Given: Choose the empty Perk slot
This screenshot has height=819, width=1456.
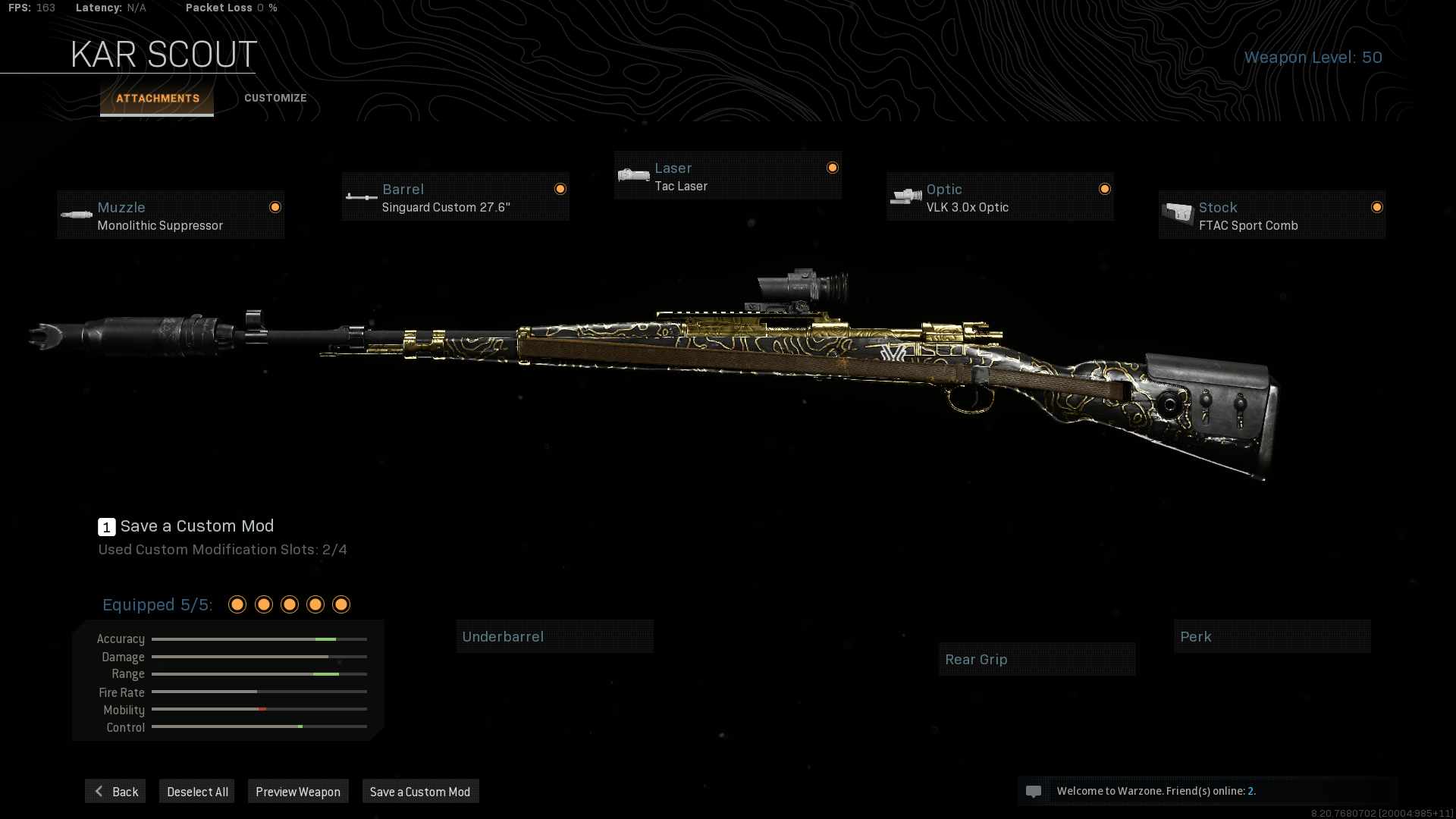Looking at the screenshot, I should (x=1272, y=637).
